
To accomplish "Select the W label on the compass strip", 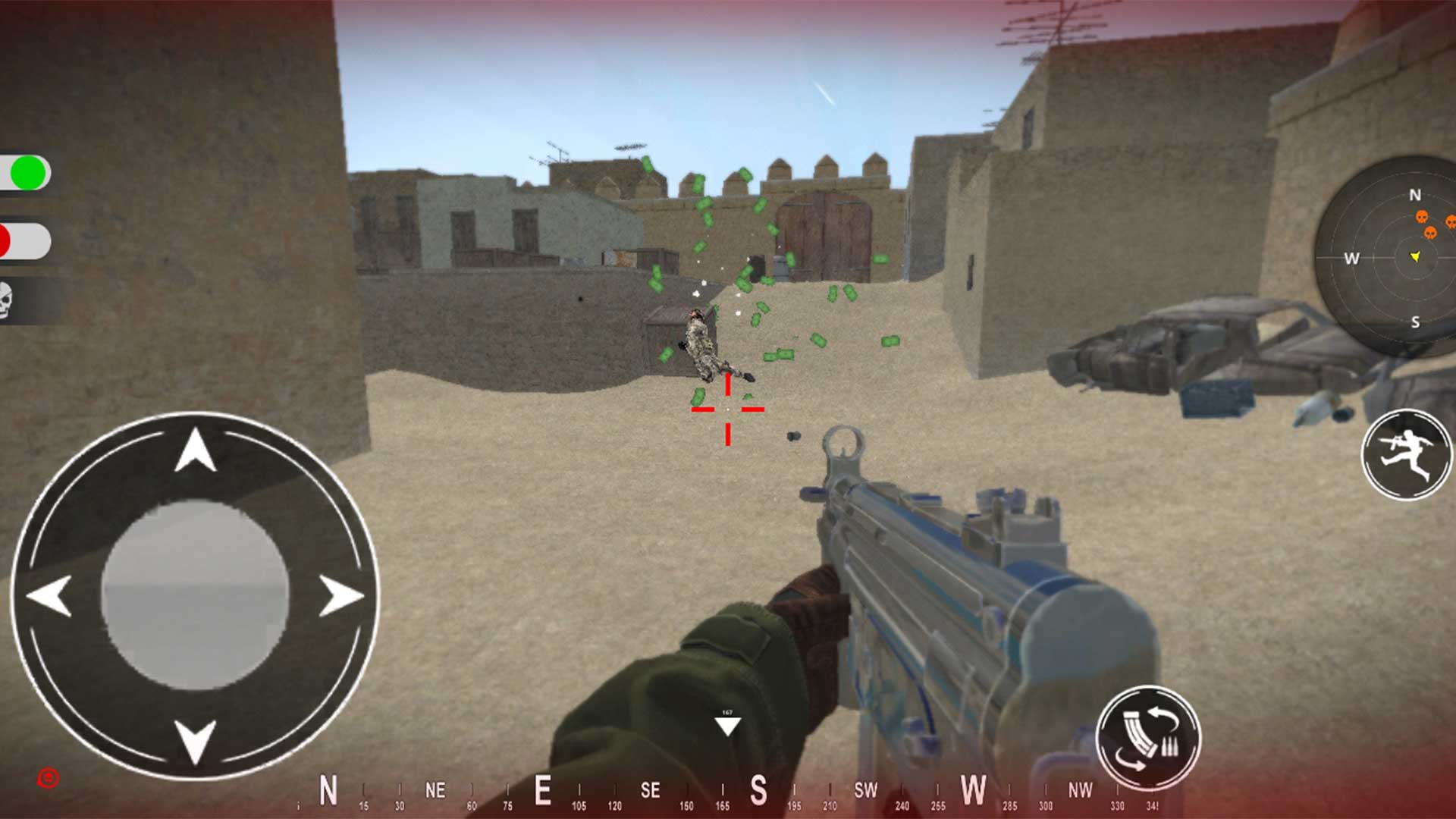I will pyautogui.click(x=973, y=789).
